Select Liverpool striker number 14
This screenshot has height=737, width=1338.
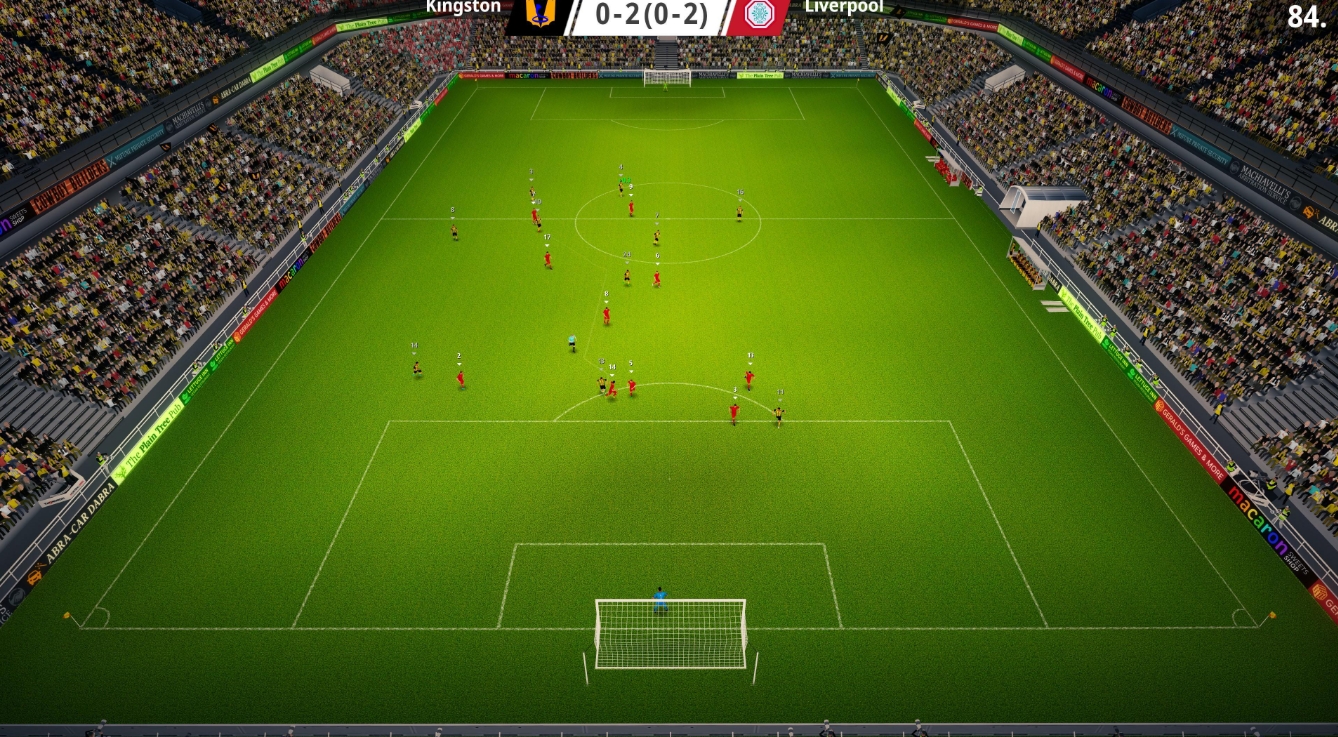click(612, 387)
